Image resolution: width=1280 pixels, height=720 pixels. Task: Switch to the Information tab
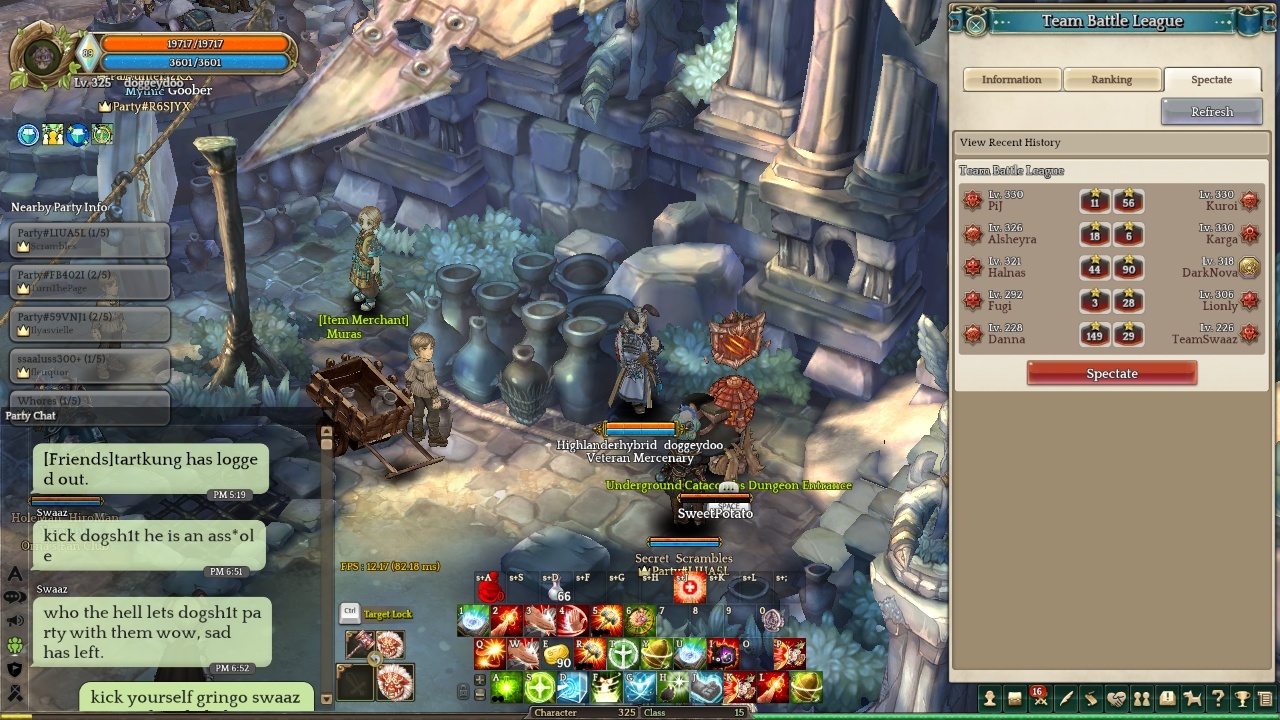(x=1011, y=80)
